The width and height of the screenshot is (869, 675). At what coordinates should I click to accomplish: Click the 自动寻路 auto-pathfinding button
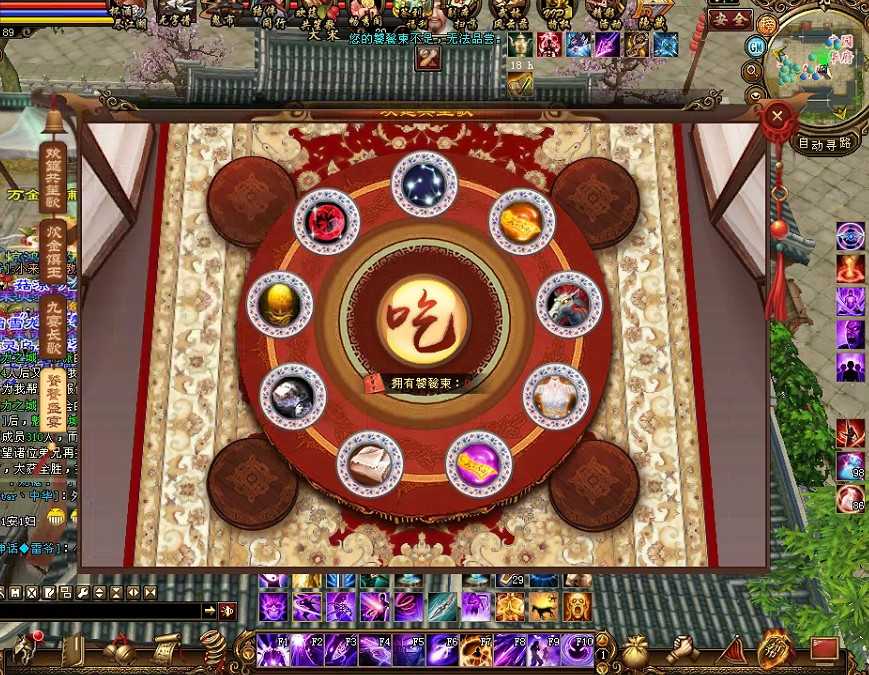(x=825, y=143)
